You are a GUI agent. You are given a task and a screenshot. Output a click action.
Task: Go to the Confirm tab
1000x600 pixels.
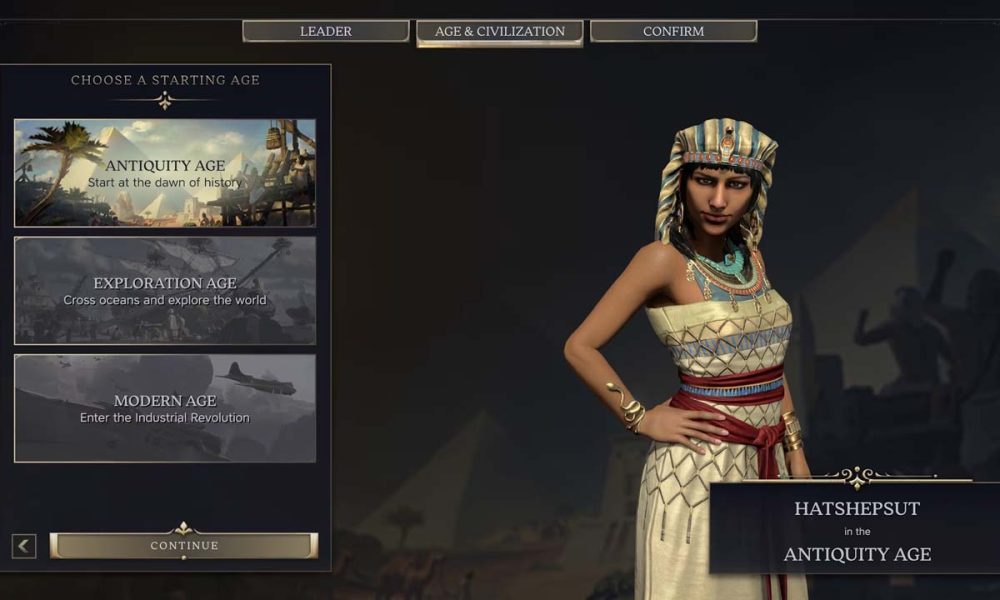click(x=673, y=31)
